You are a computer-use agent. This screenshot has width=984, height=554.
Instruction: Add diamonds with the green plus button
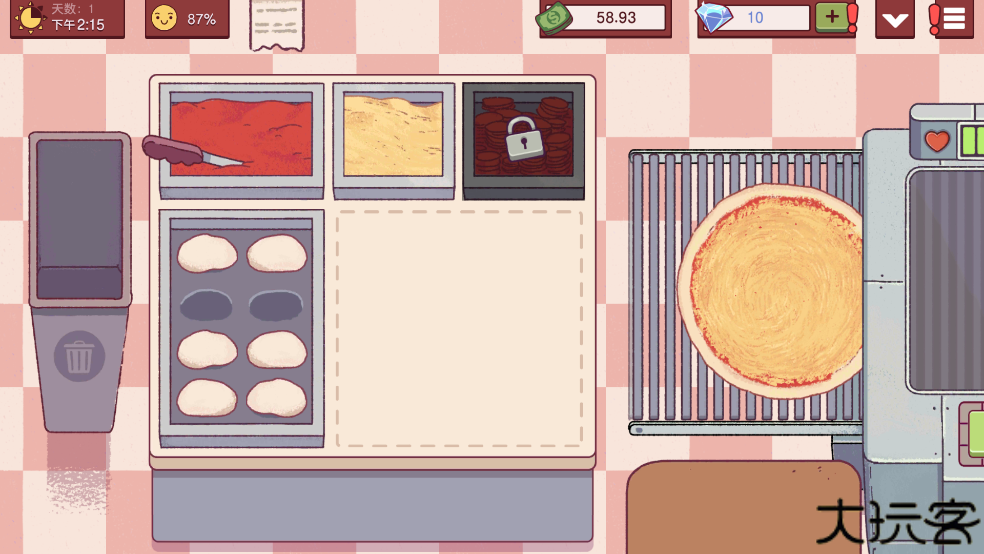click(x=831, y=17)
